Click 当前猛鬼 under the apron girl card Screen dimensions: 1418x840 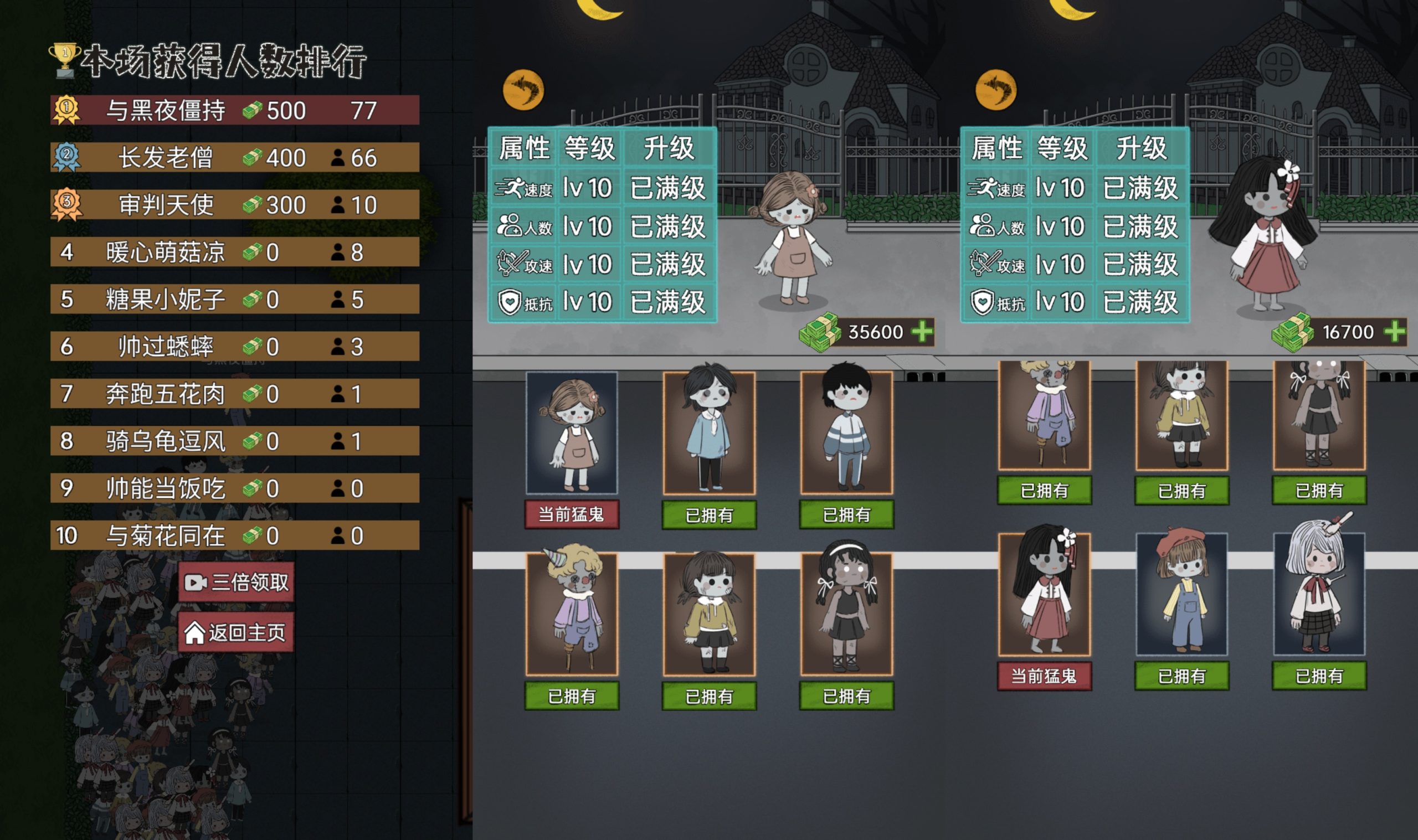572,514
